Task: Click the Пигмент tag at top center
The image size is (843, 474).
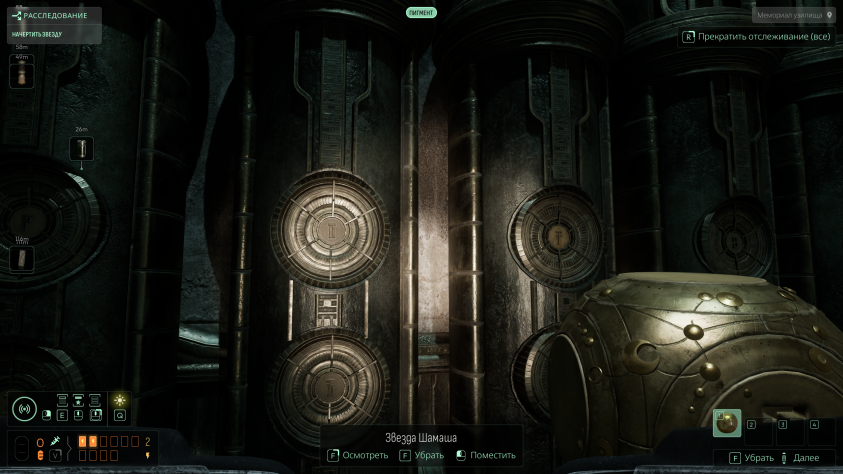Action: [x=421, y=13]
